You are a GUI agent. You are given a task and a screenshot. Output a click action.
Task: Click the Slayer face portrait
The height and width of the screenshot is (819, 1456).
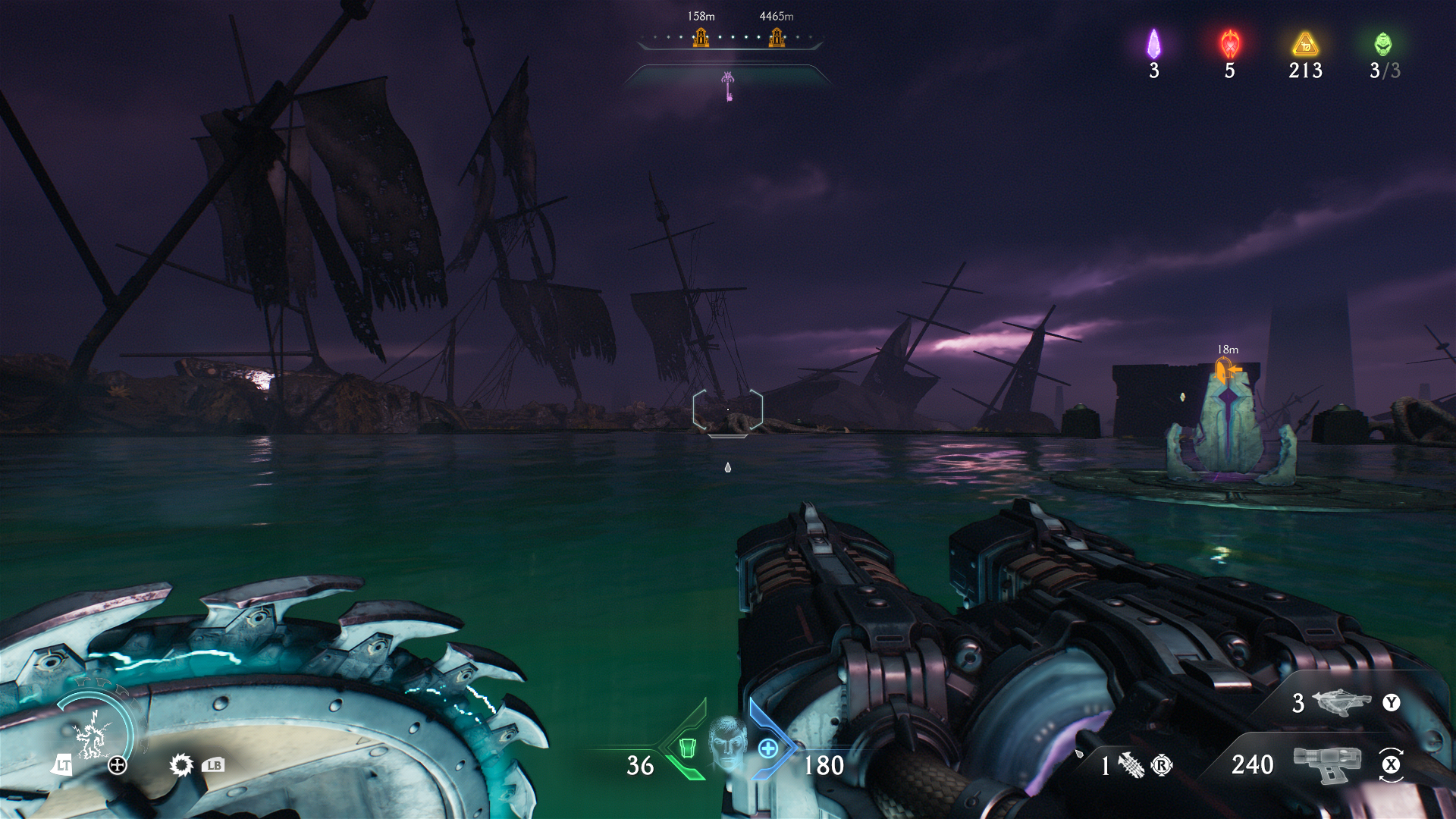pyautogui.click(x=728, y=743)
